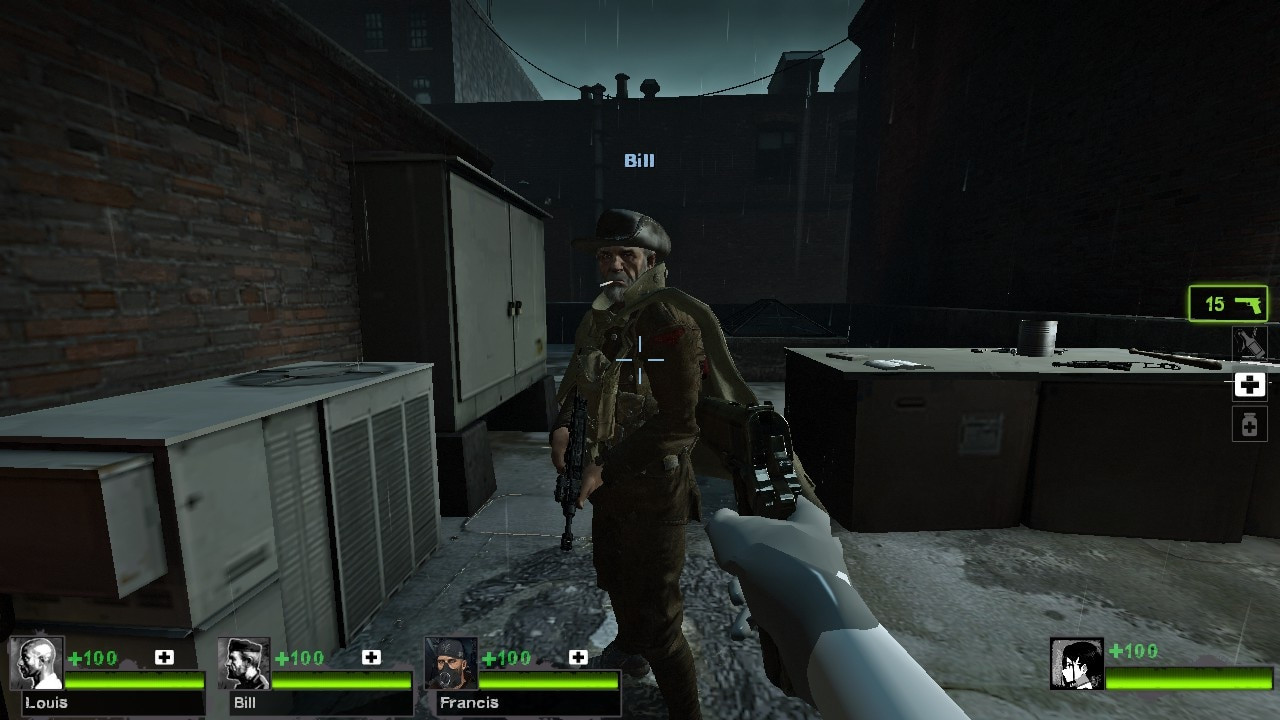This screenshot has height=720, width=1280.
Task: Click the 'Bill' nametag above the character
Action: [638, 159]
